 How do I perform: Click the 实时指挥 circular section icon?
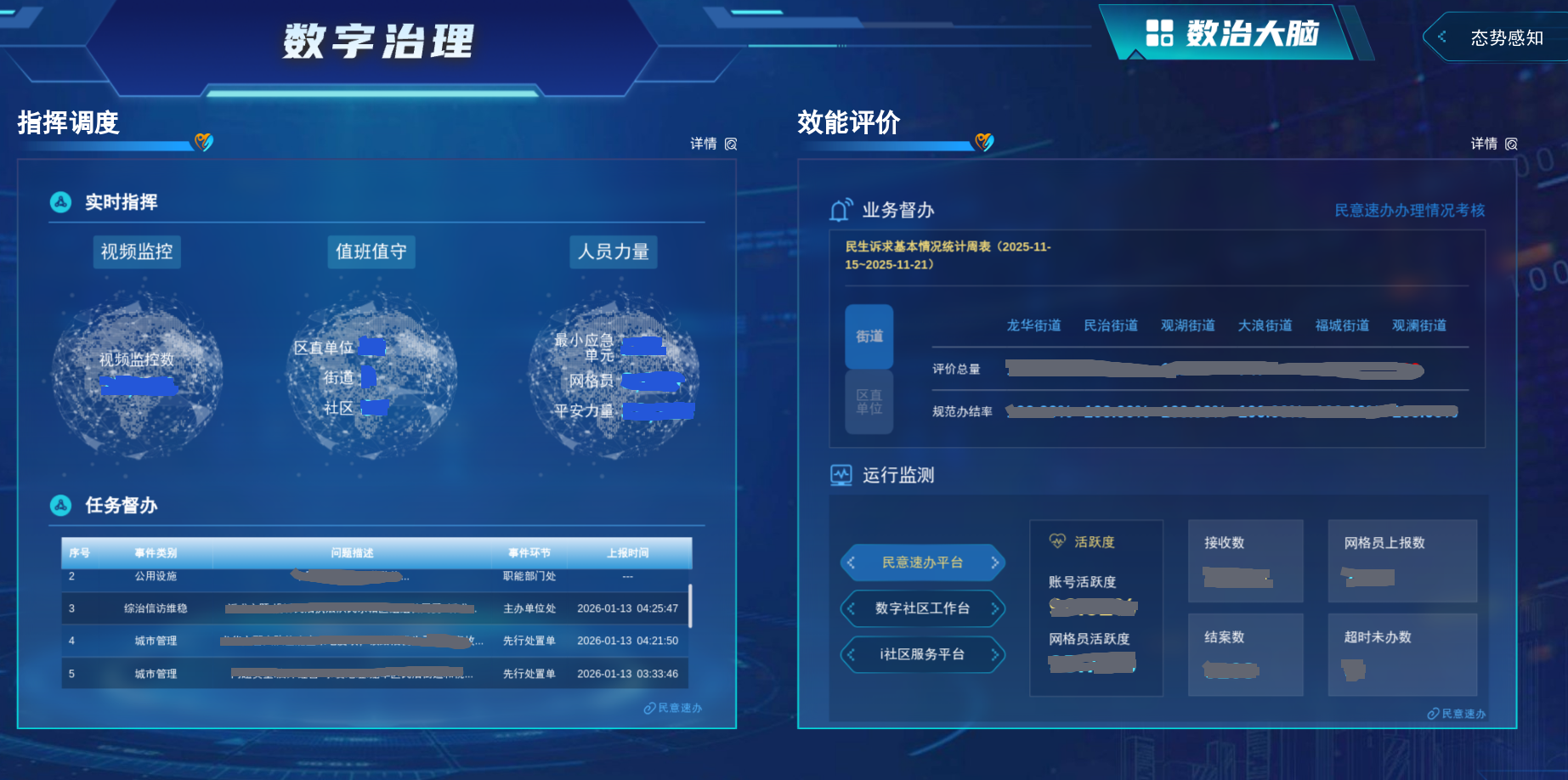coord(60,201)
